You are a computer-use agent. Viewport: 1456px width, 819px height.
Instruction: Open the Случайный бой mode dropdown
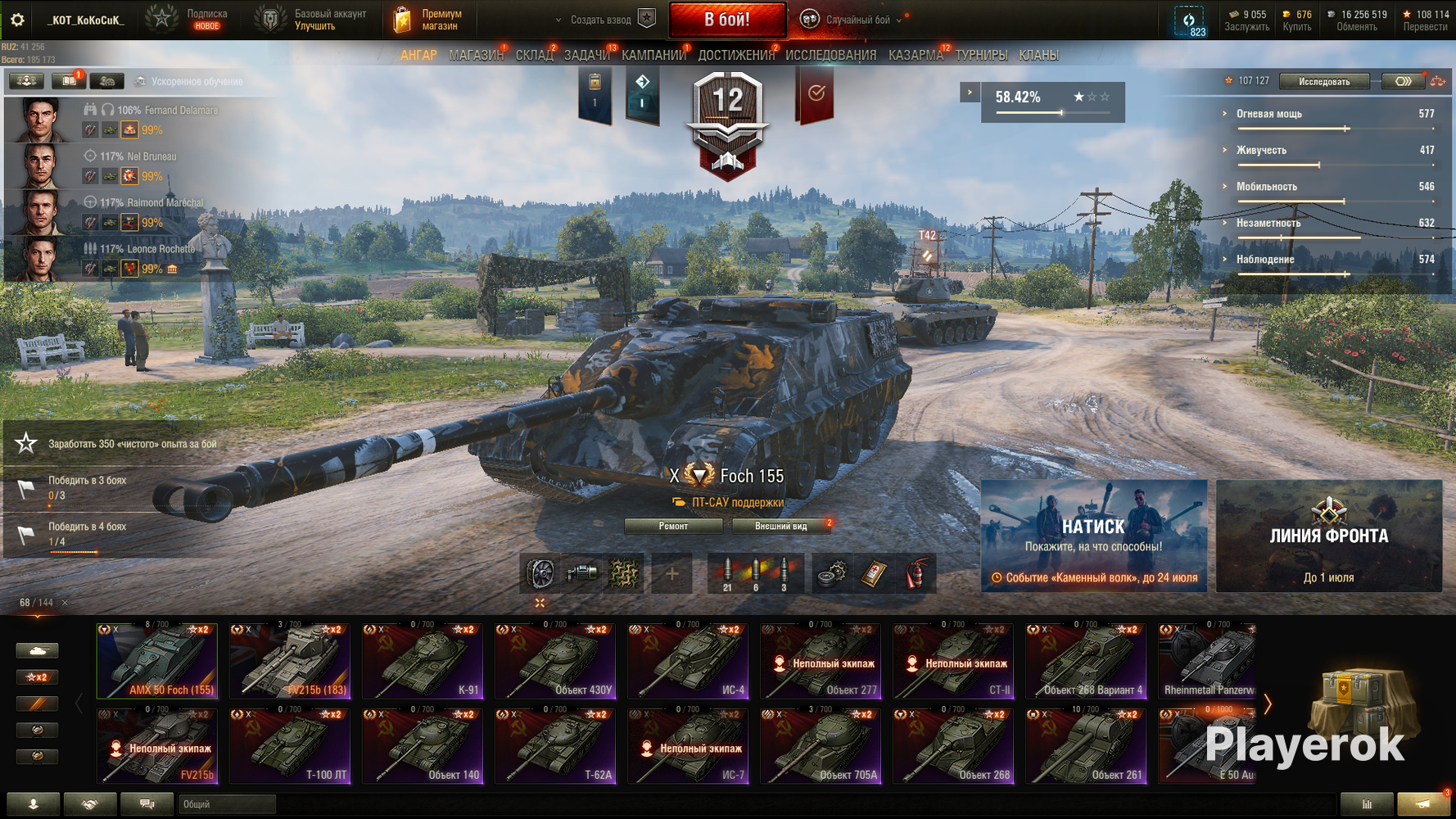click(x=857, y=20)
